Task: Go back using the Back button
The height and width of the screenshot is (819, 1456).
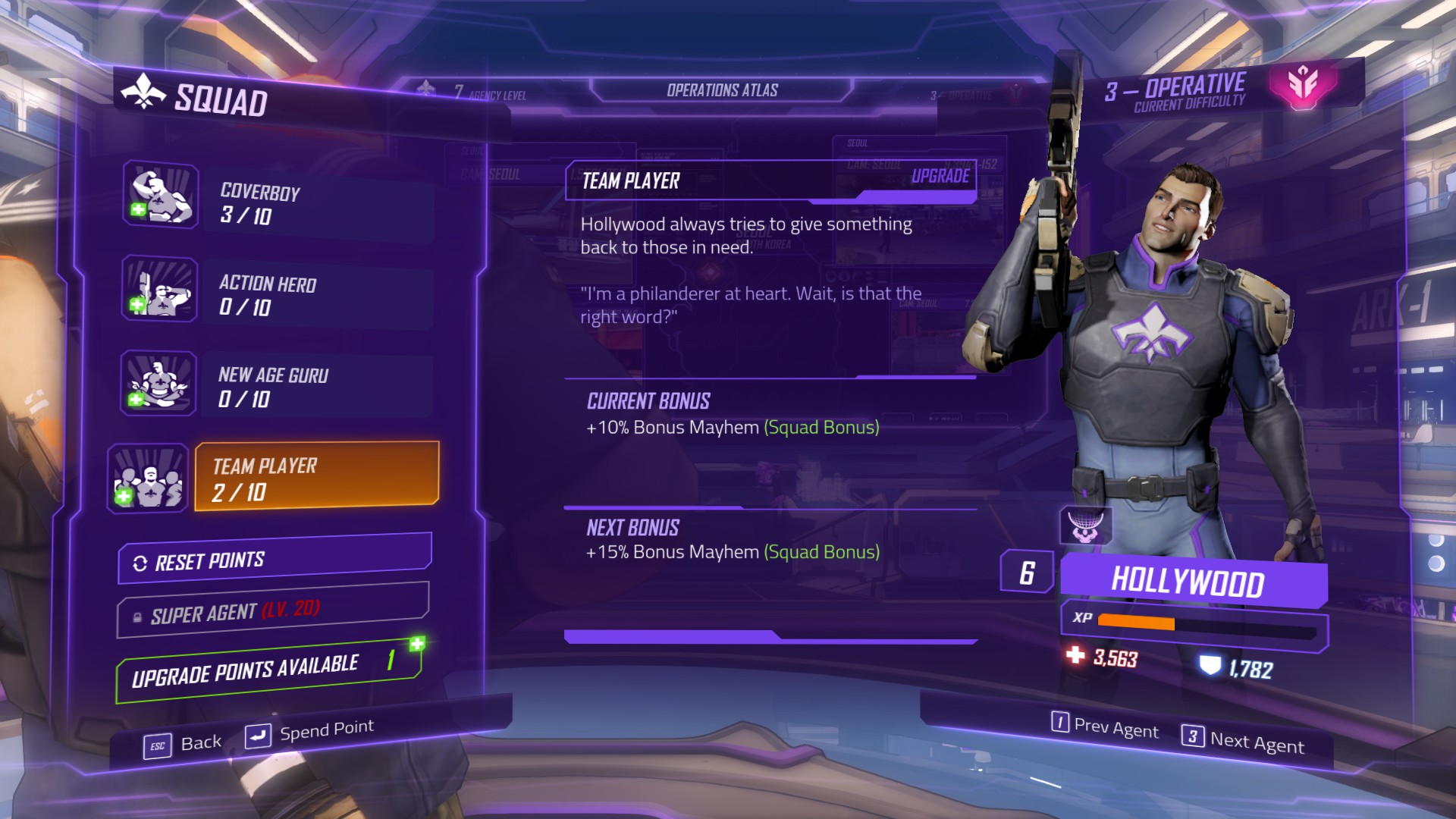Action: [x=184, y=743]
